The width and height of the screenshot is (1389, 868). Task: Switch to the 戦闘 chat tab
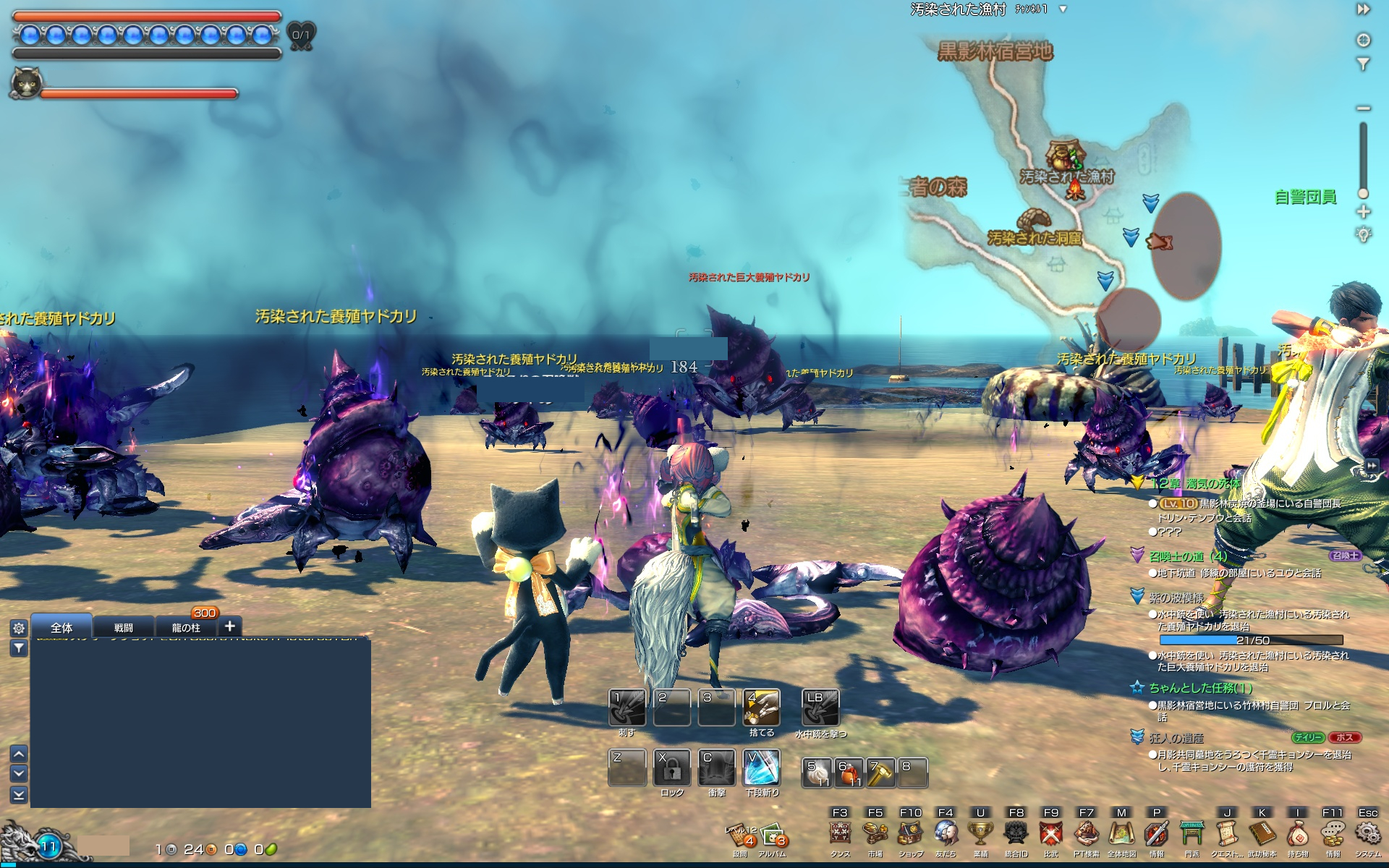pyautogui.click(x=123, y=627)
